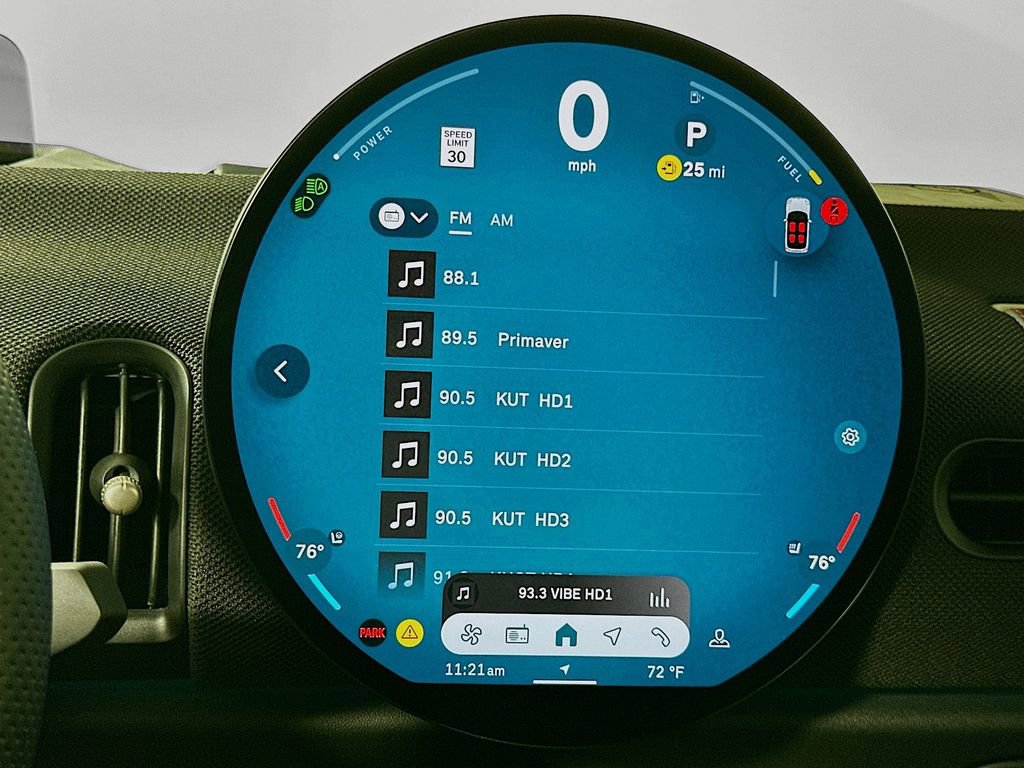Open the vehicle status car icon
Image resolution: width=1024 pixels, height=768 pixels.
796,225
